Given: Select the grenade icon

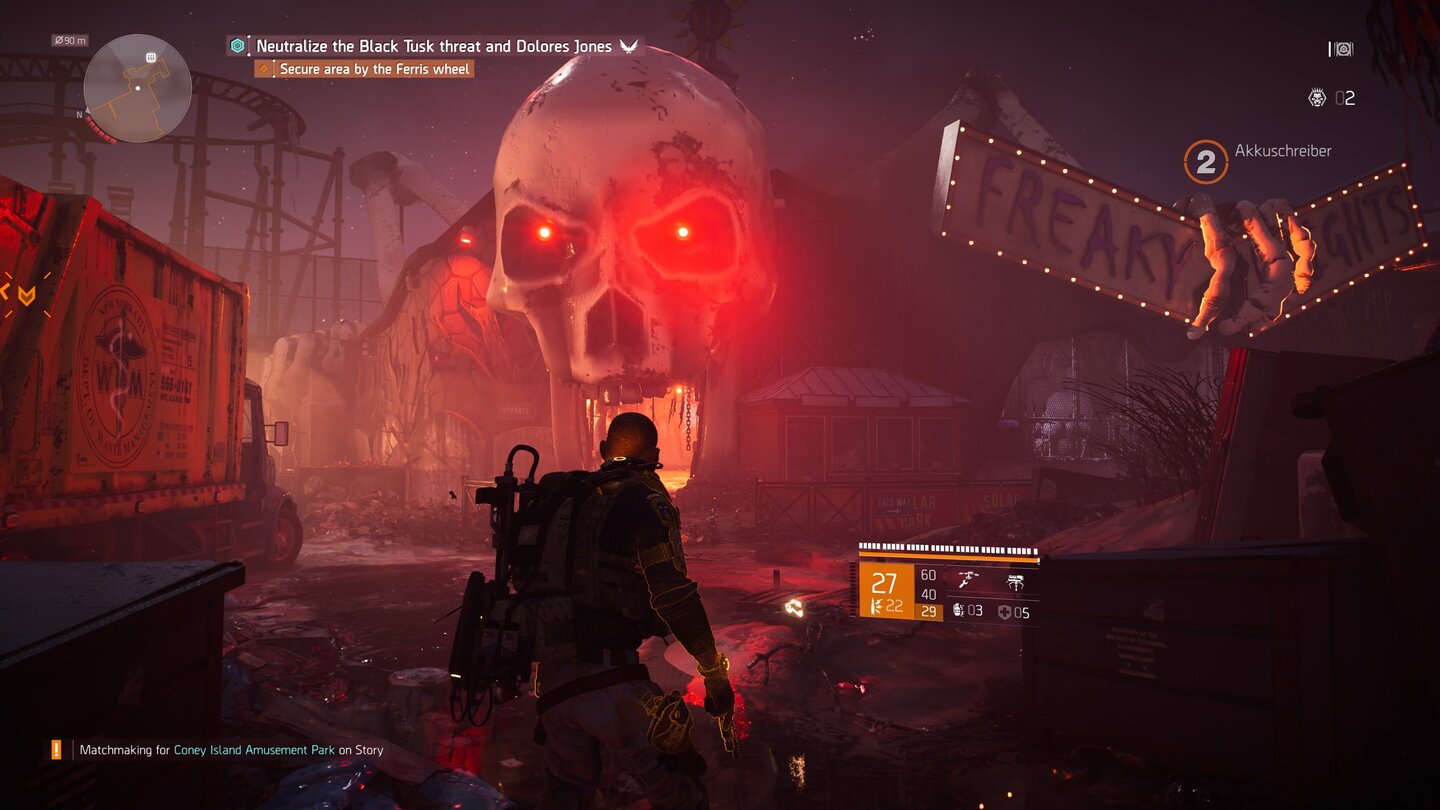Looking at the screenshot, I should pos(957,611).
